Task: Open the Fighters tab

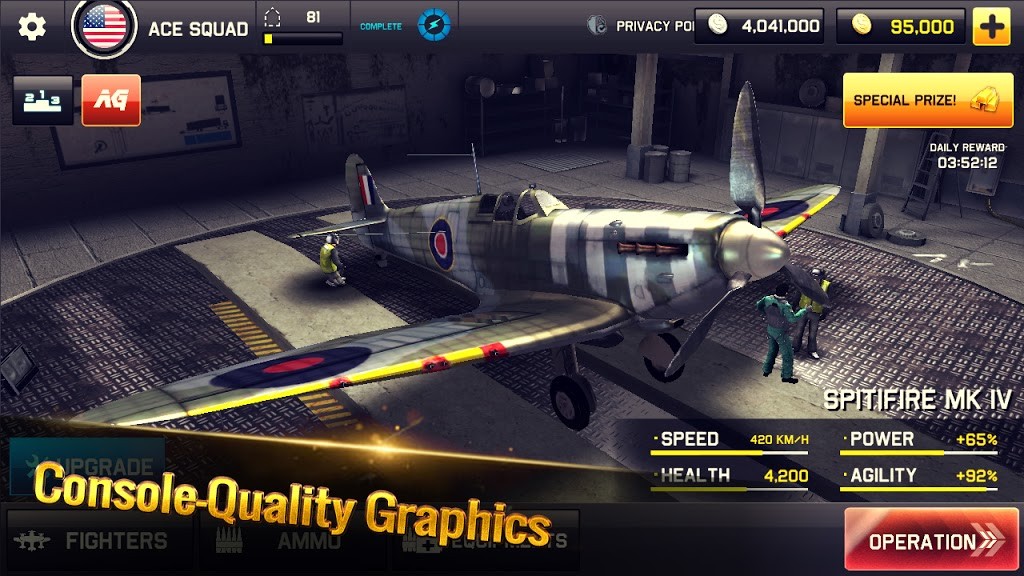Action: coord(97,541)
